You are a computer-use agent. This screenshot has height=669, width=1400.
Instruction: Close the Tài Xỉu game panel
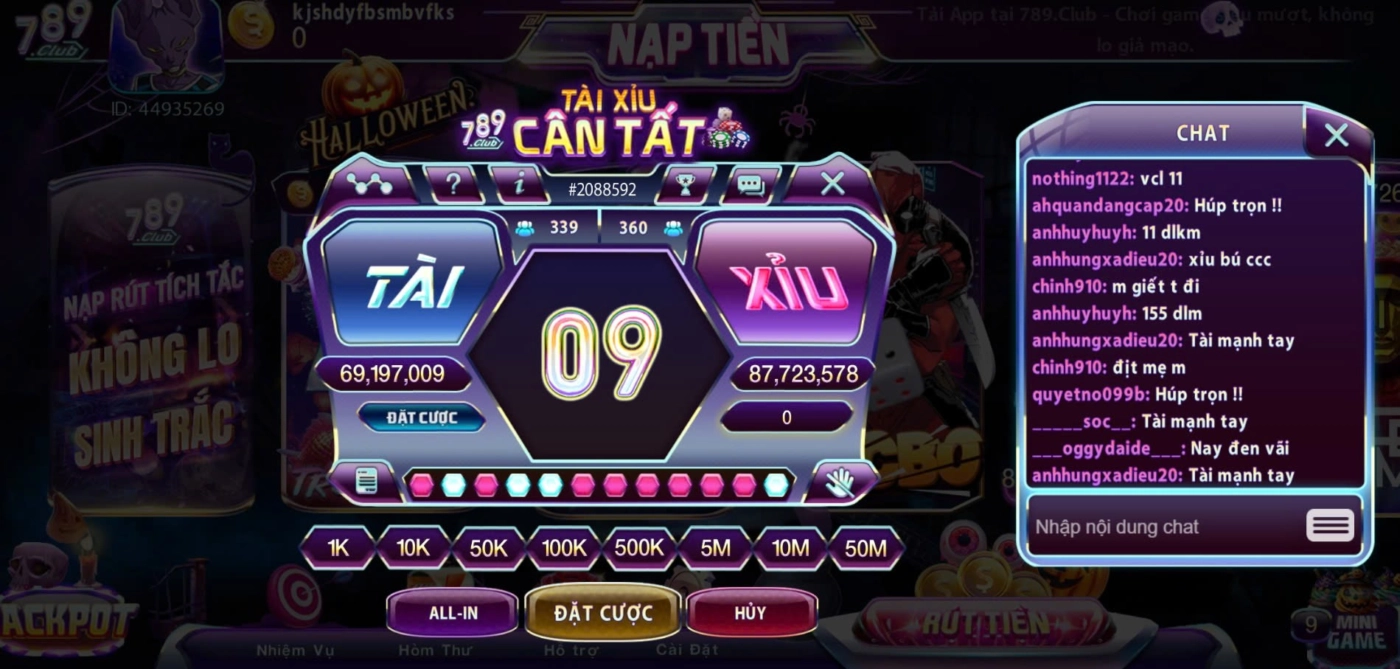click(x=832, y=183)
